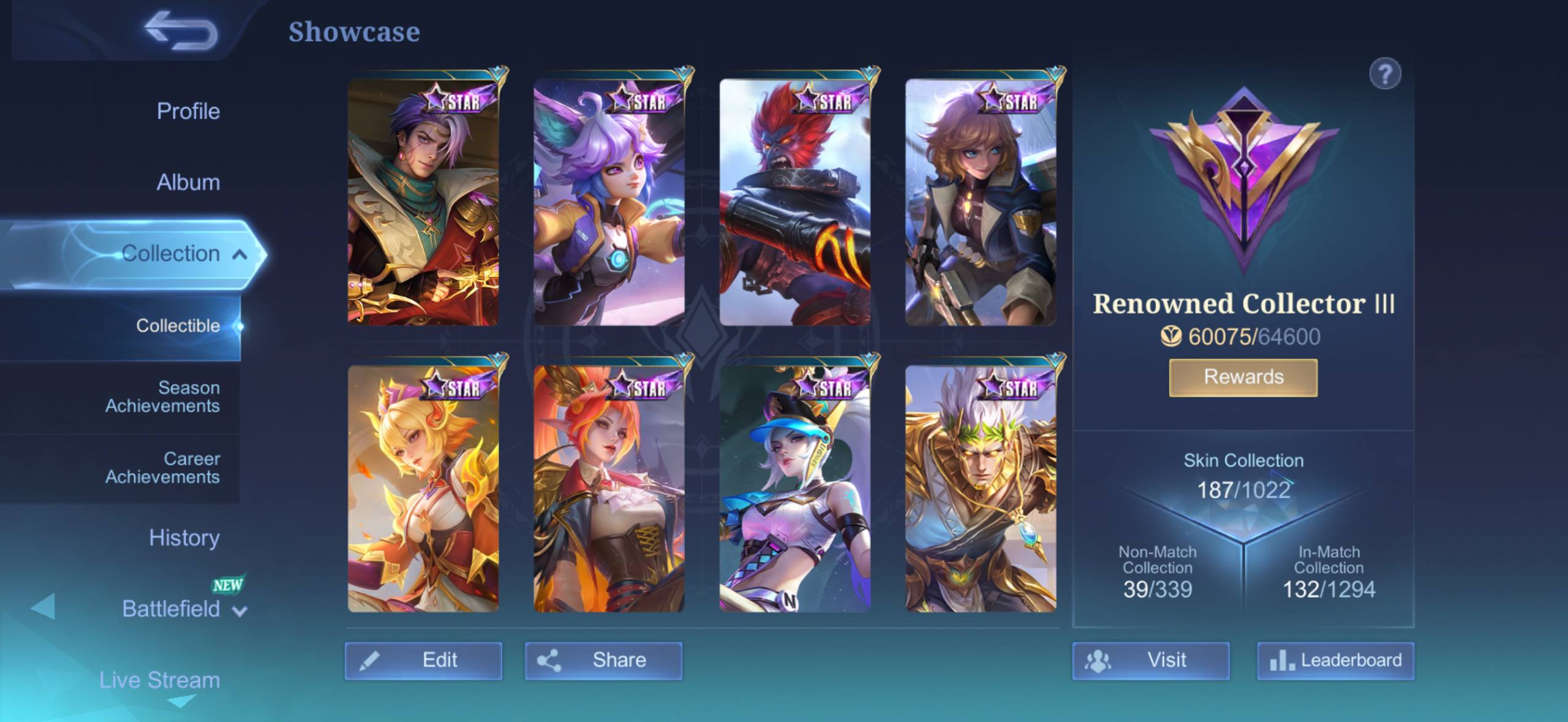Select the Collectible sub-tab
1568x722 pixels.
pos(178,325)
